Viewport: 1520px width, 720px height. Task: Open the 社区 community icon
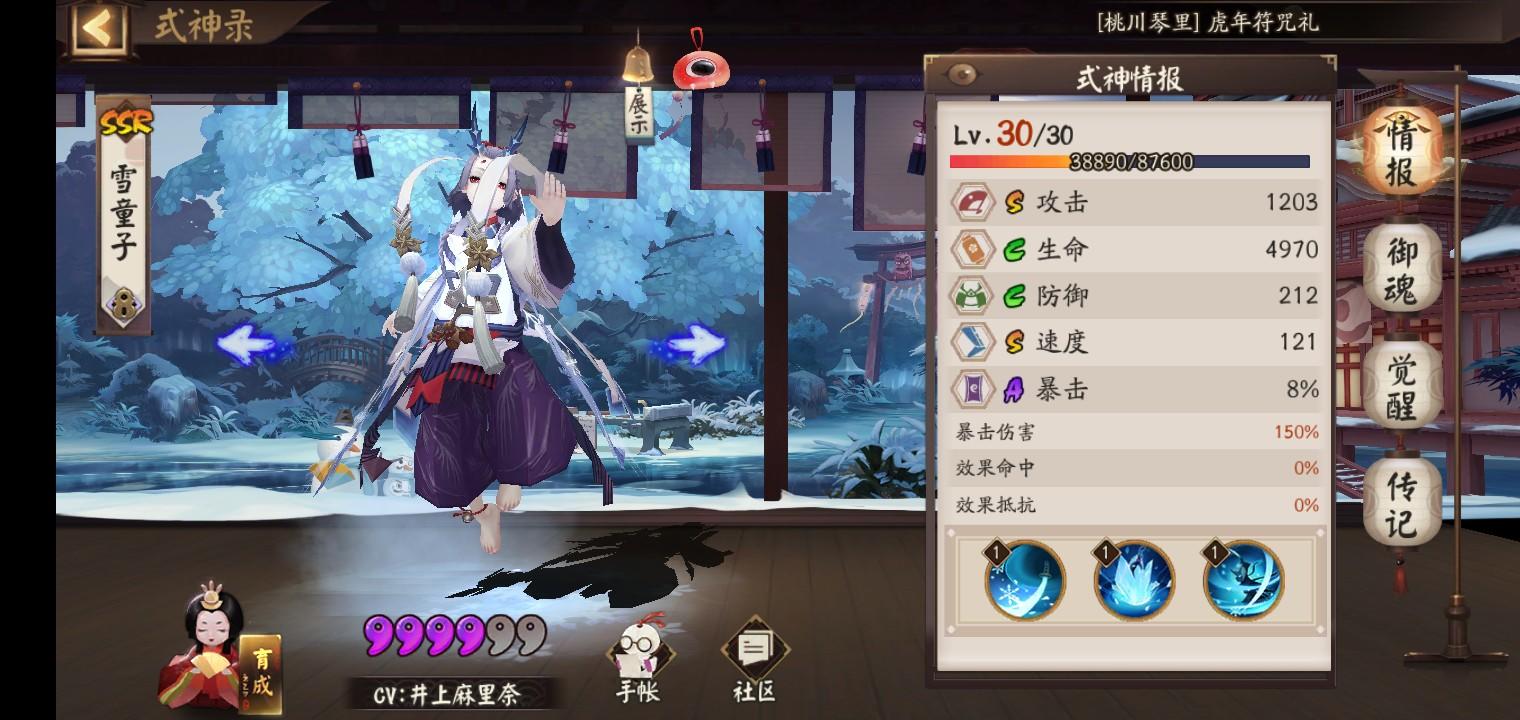coord(751,650)
